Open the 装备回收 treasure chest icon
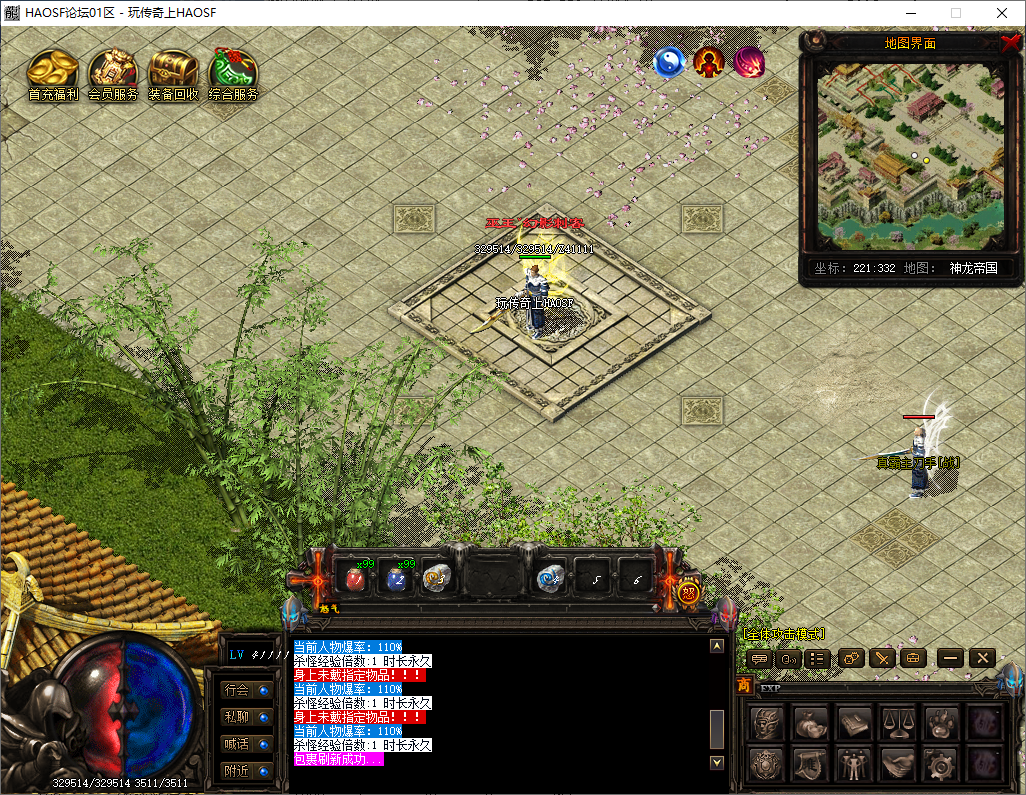This screenshot has width=1026, height=795. [x=173, y=72]
